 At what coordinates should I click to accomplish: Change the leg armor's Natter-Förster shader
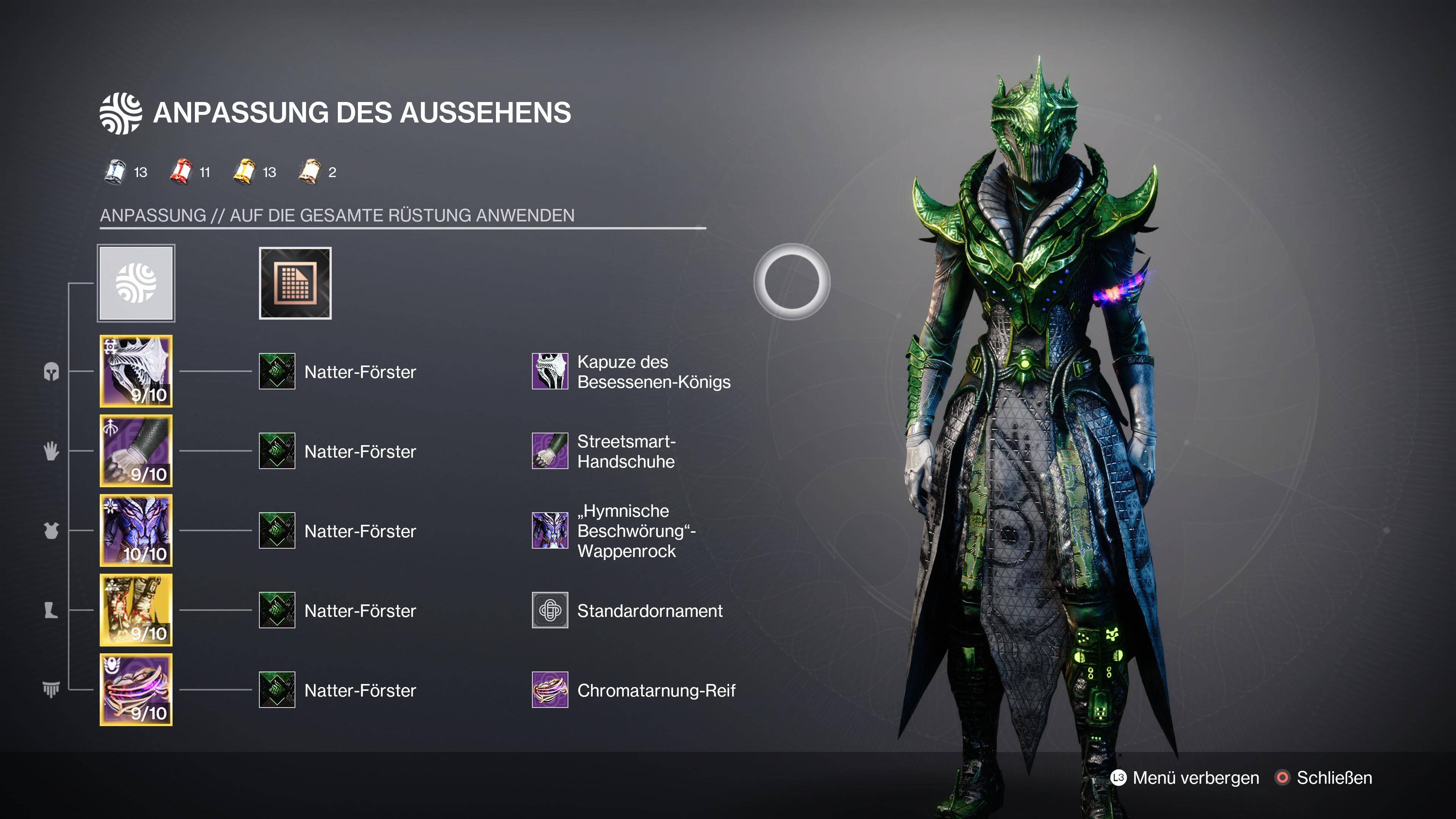(x=277, y=610)
